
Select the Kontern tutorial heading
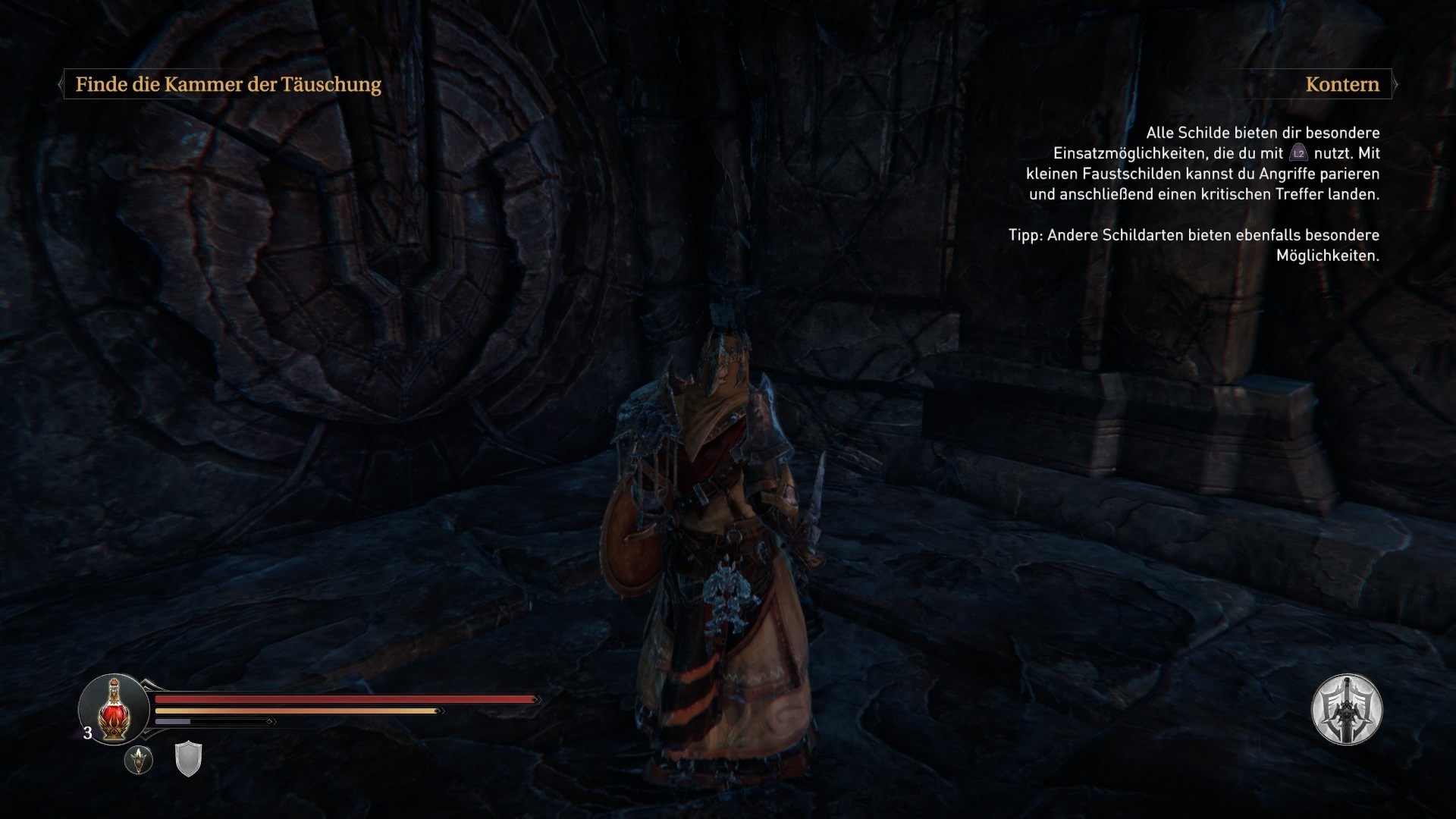[1341, 84]
